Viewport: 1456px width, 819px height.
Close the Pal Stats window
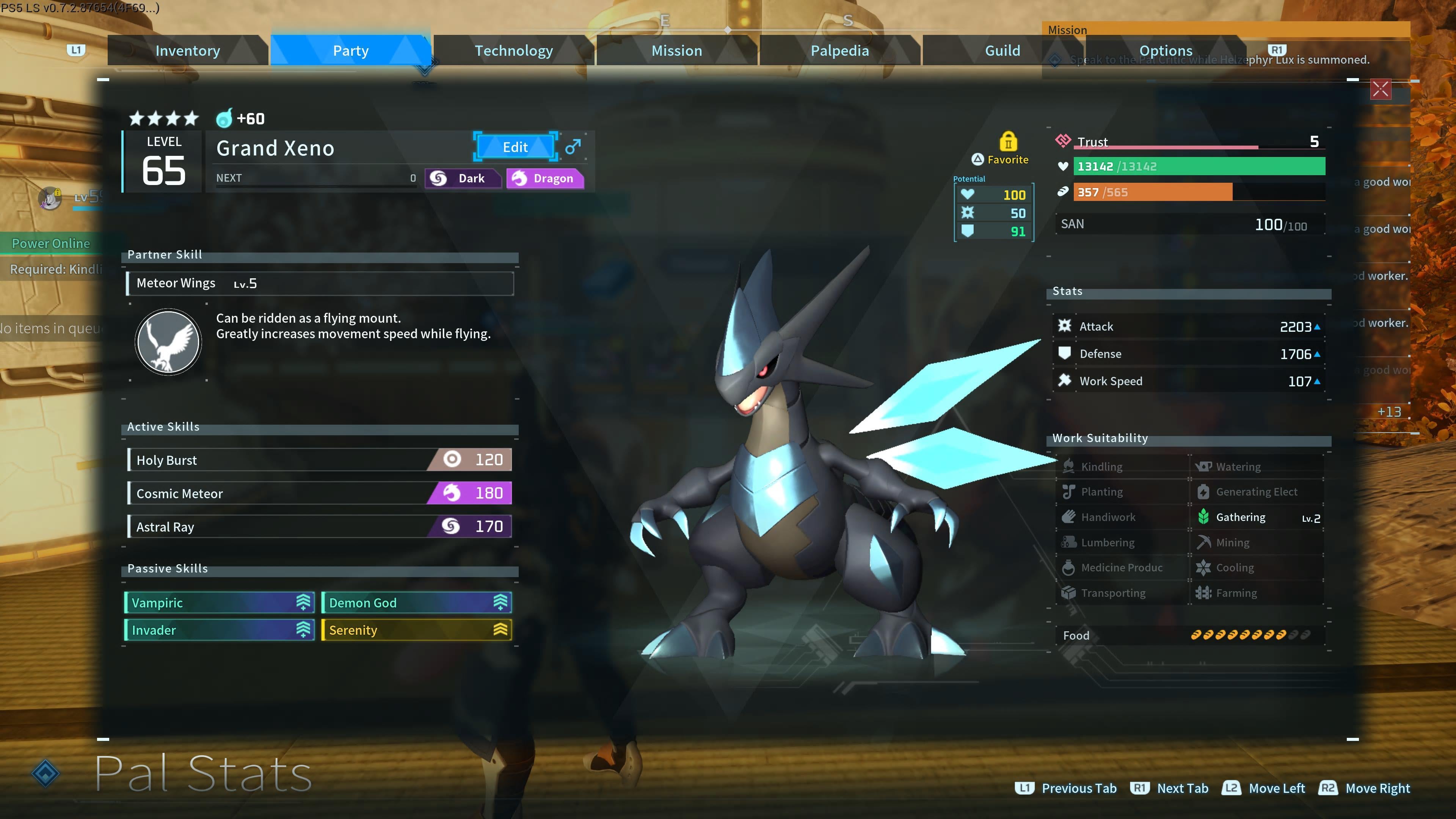[1380, 89]
